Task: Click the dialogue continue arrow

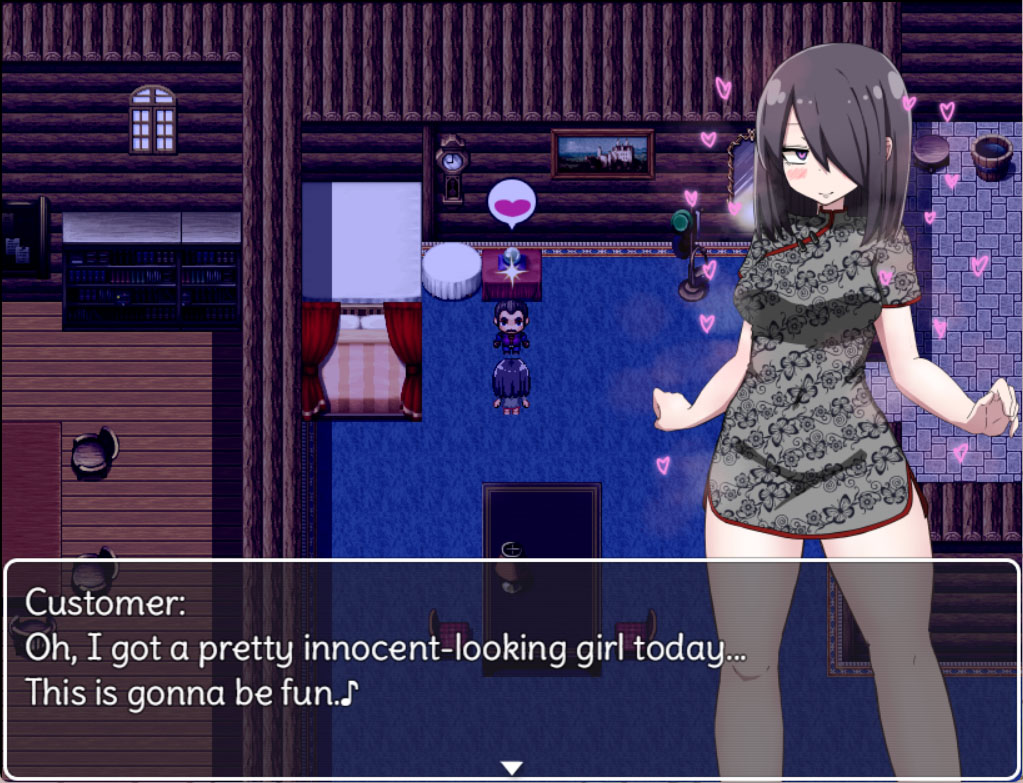Action: pos(511,768)
